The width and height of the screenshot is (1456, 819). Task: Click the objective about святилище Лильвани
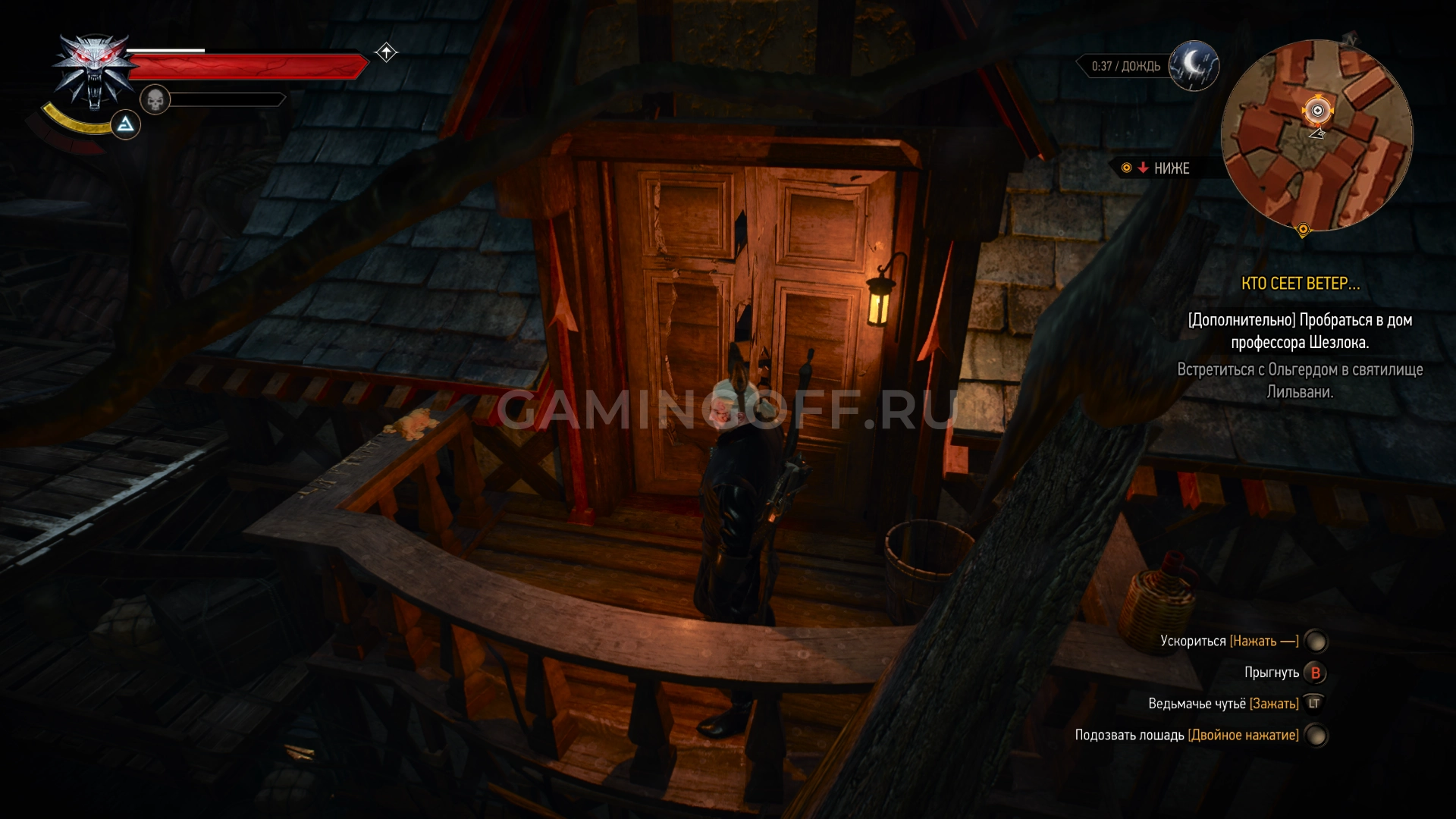pyautogui.click(x=1300, y=381)
